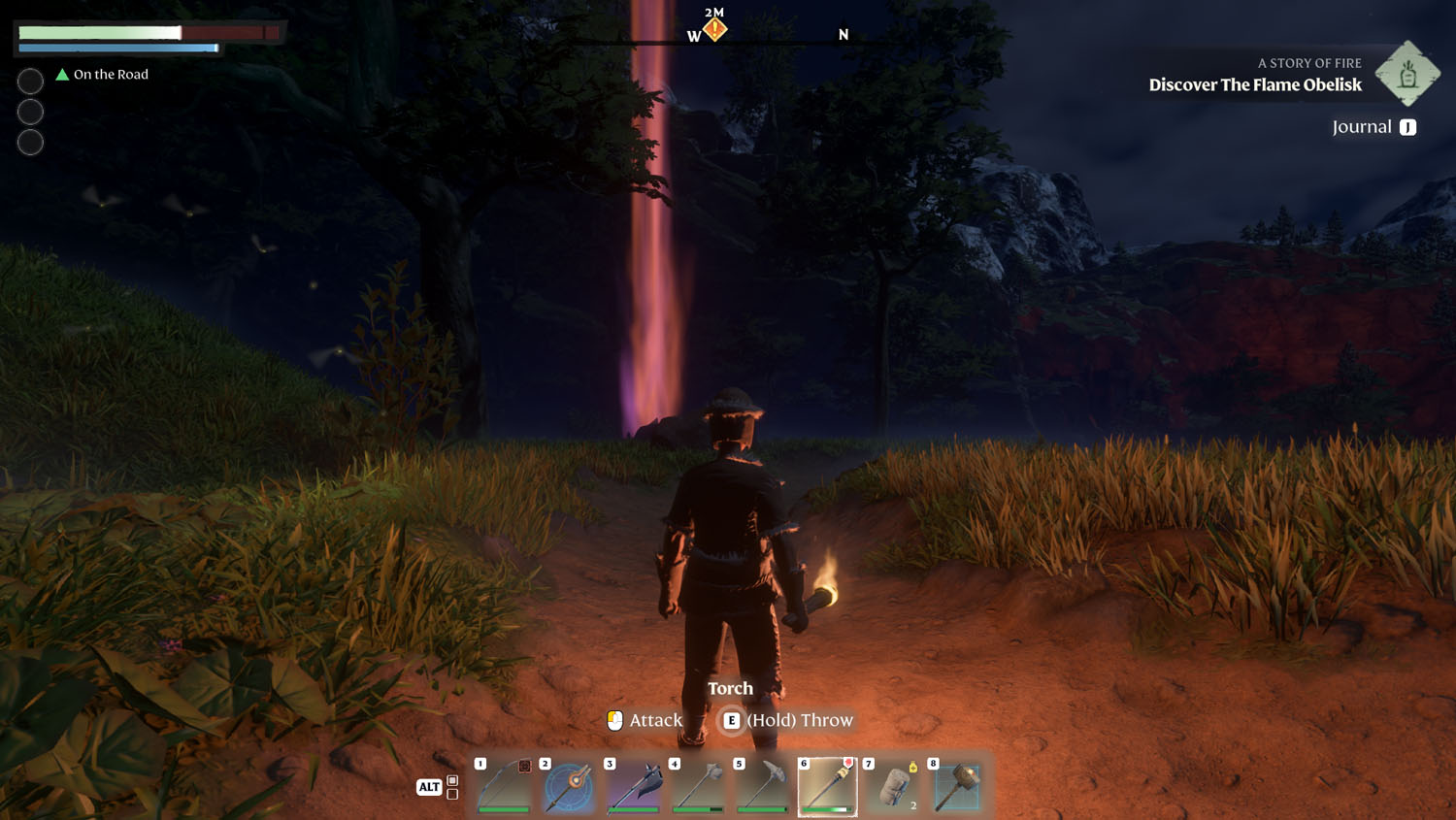1456x820 pixels.
Task: Click the green diamond quest emblem icon
Action: pyautogui.click(x=1407, y=74)
